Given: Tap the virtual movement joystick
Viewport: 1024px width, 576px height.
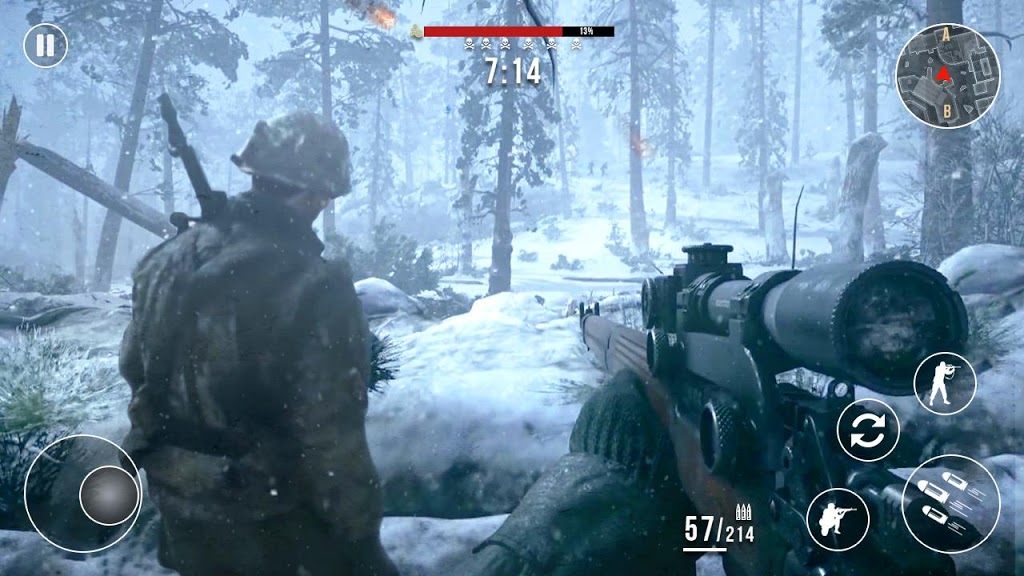Looking at the screenshot, I should (x=109, y=495).
